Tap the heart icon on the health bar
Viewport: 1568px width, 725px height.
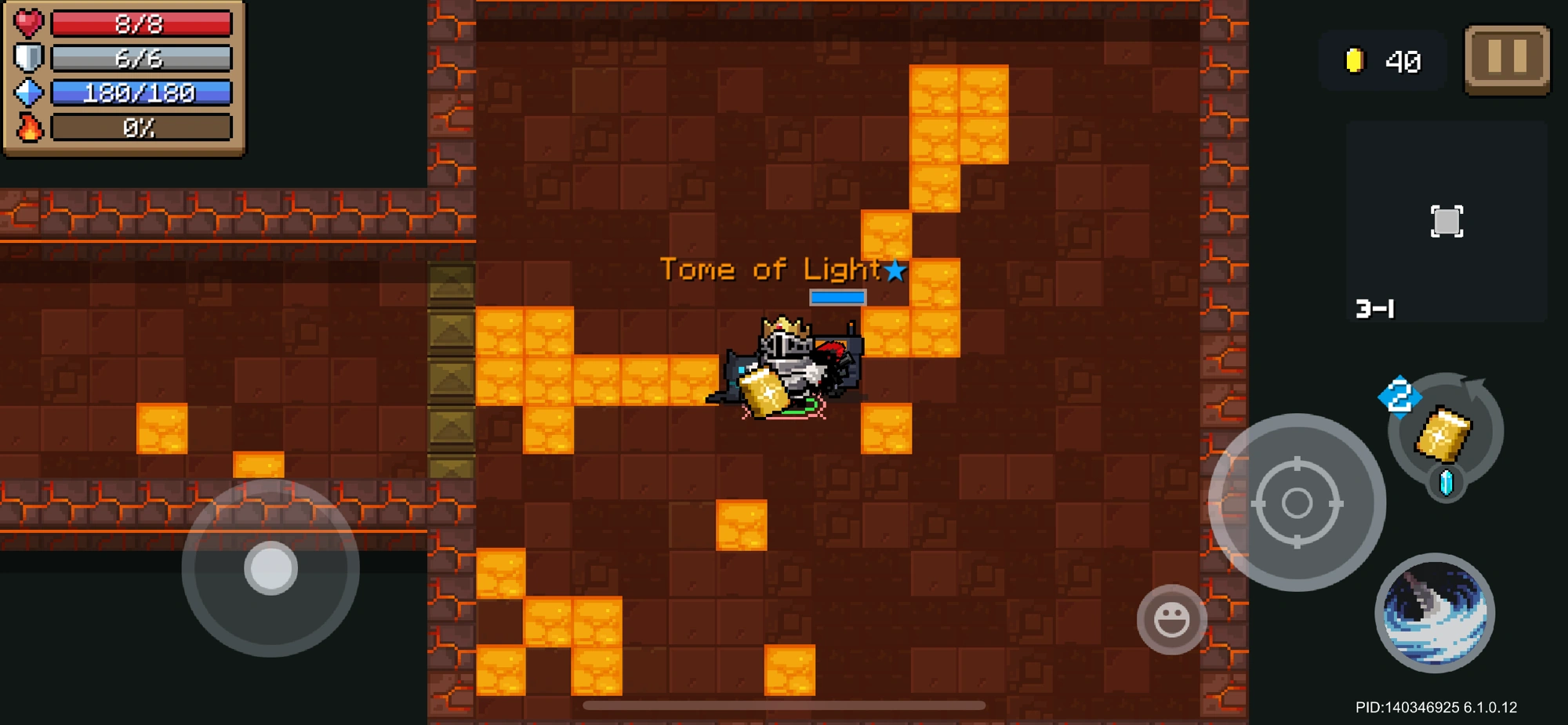tap(30, 23)
